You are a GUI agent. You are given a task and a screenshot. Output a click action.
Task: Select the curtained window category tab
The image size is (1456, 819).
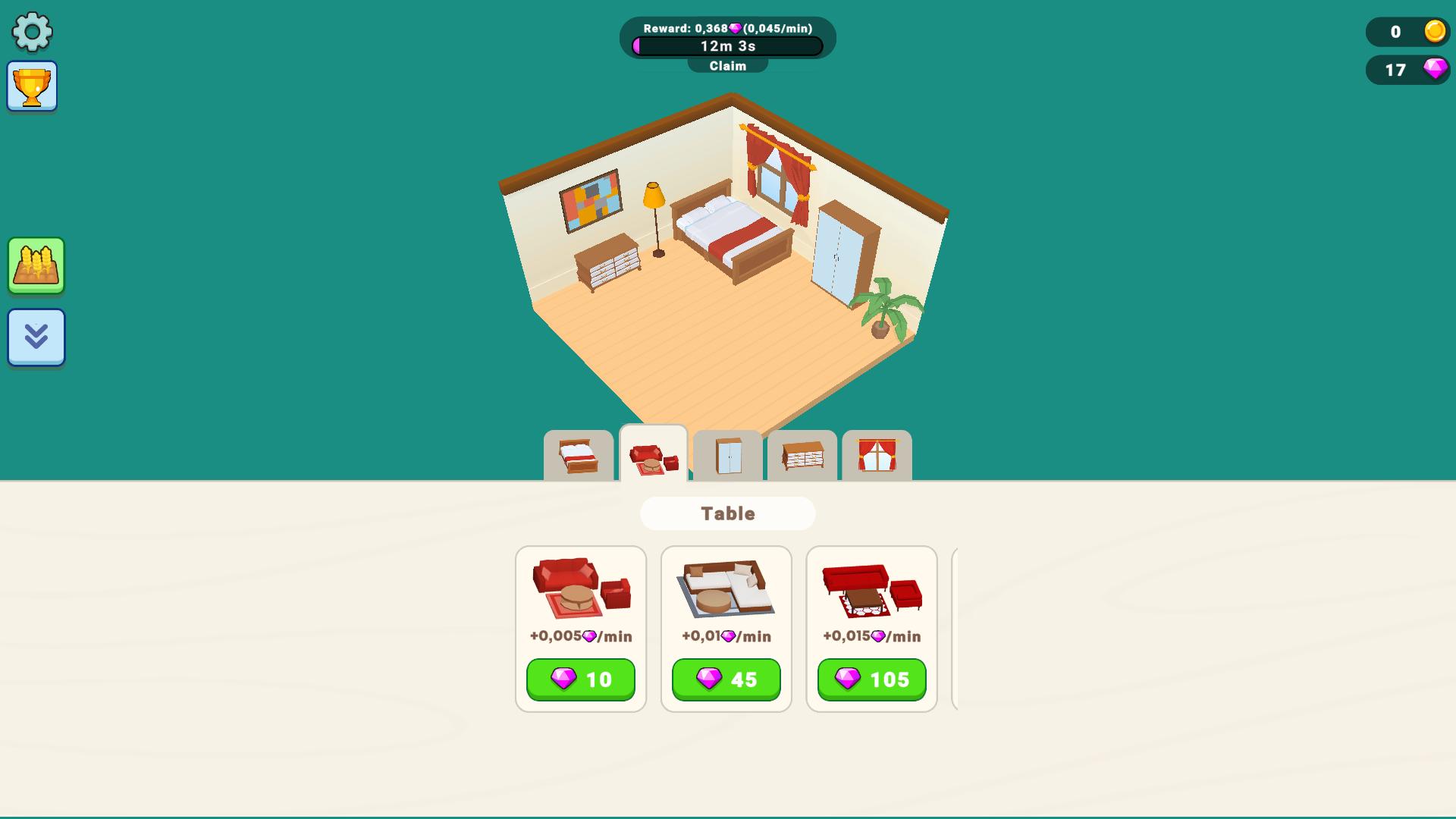coord(877,455)
